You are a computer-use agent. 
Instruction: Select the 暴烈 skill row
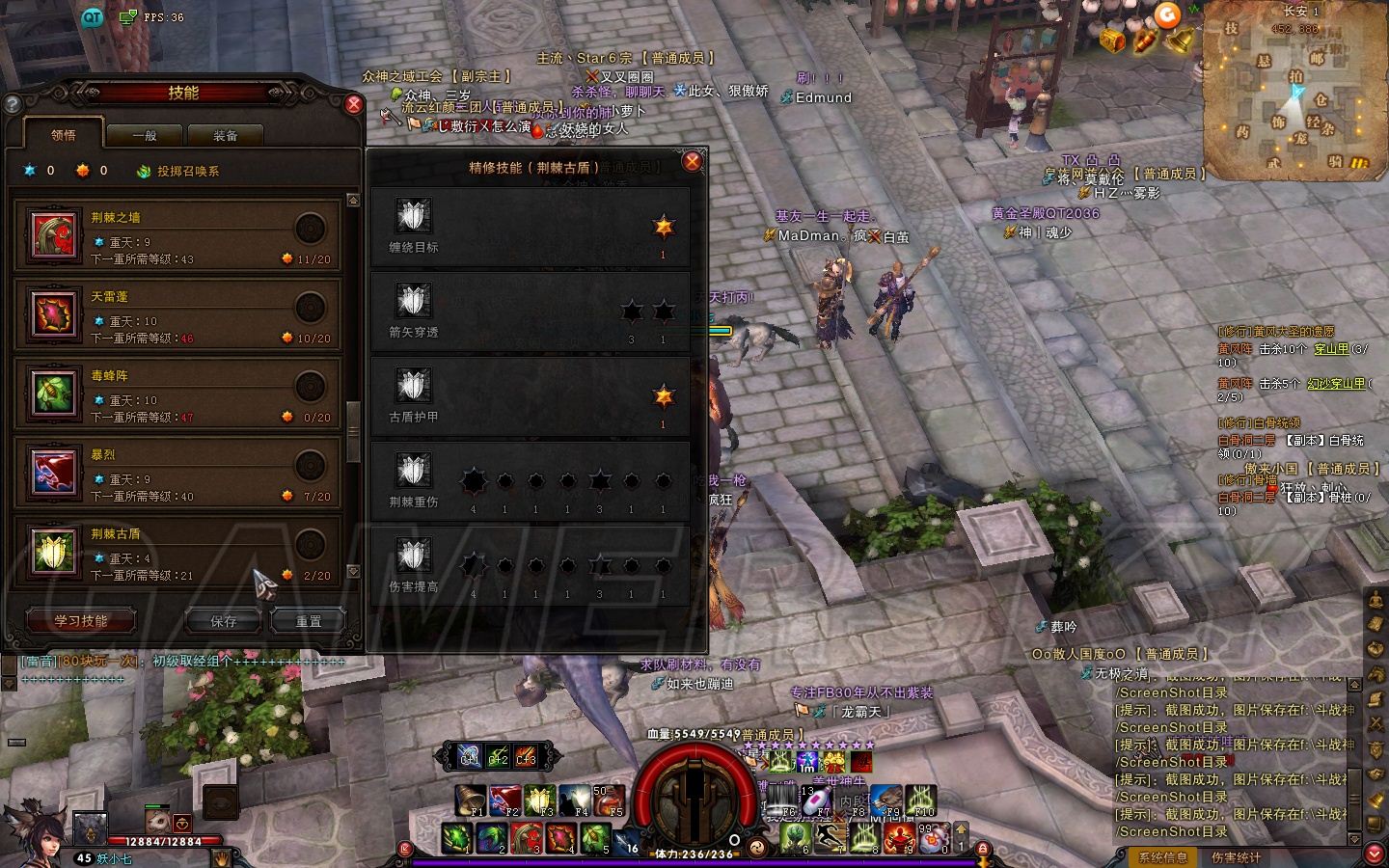click(178, 474)
